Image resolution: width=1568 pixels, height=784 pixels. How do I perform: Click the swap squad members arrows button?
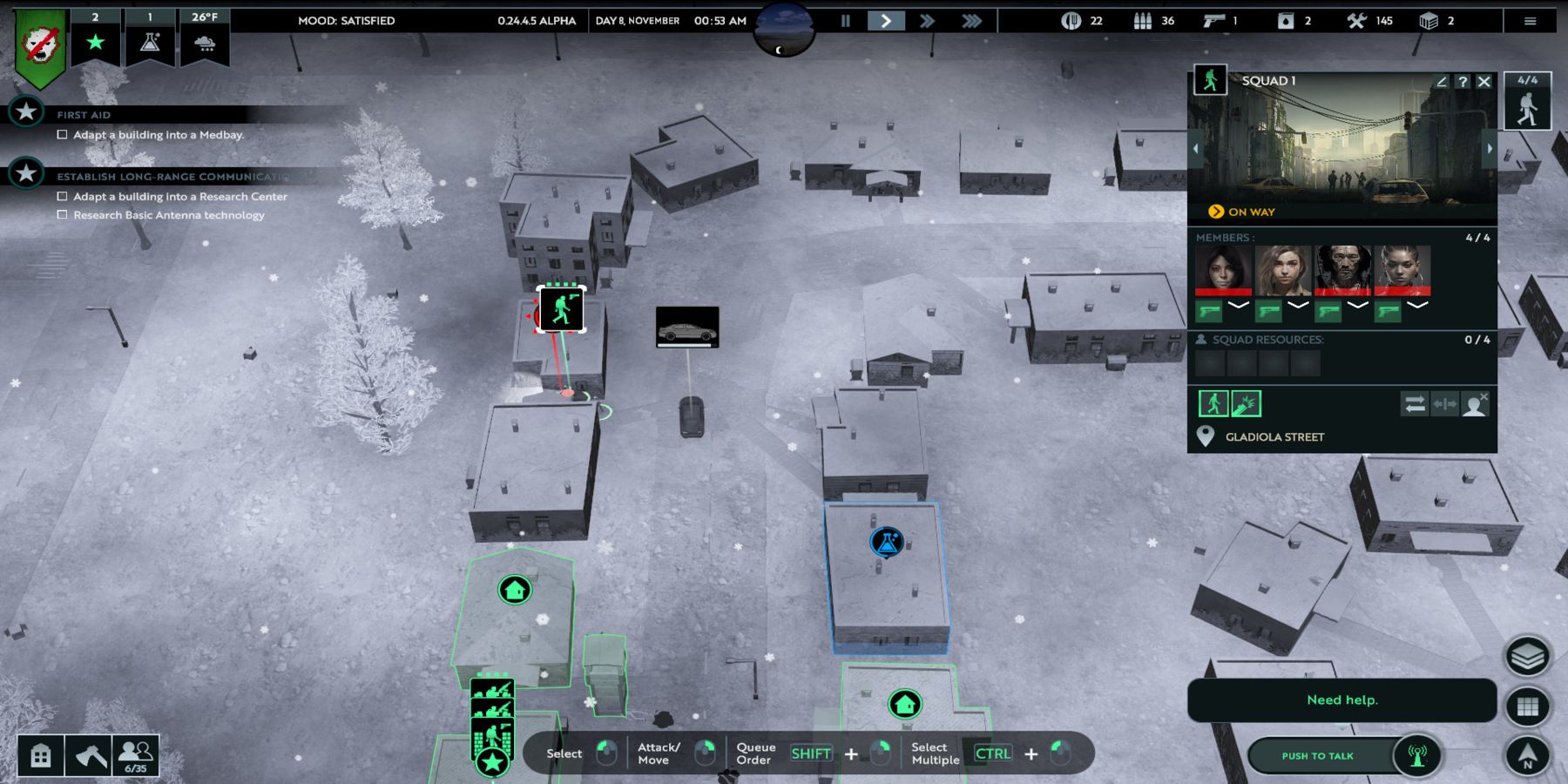(1414, 404)
